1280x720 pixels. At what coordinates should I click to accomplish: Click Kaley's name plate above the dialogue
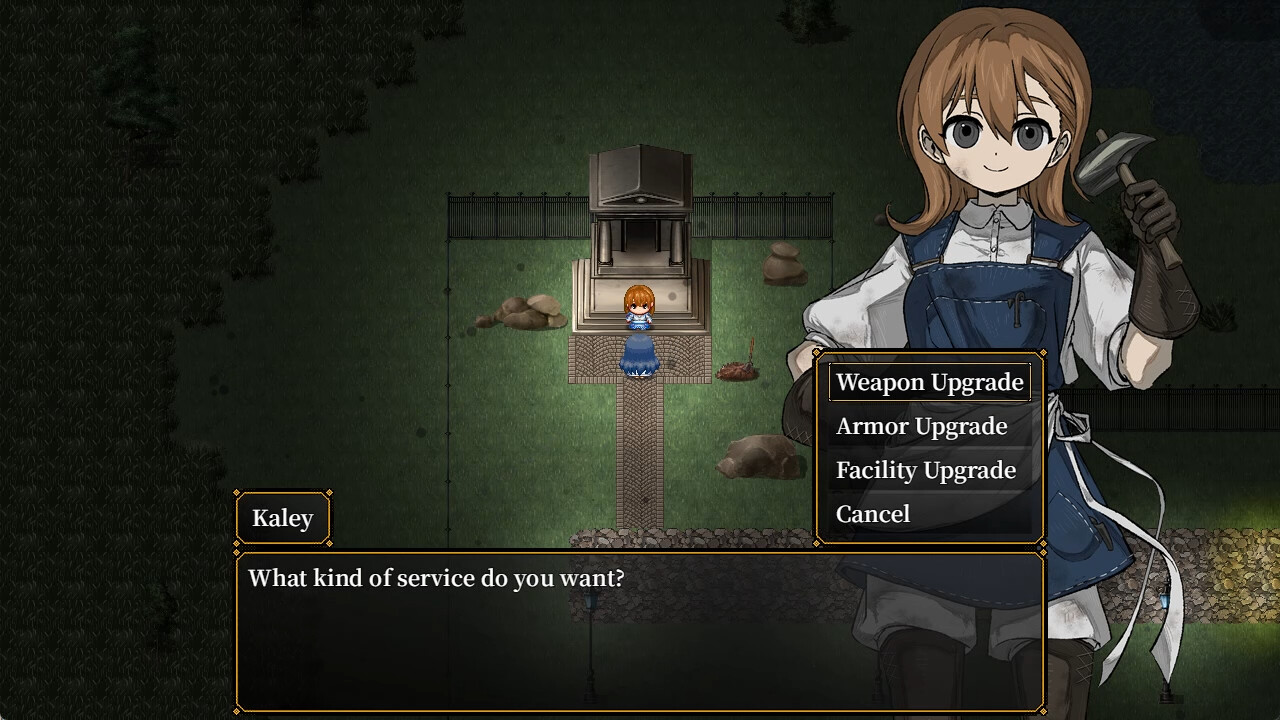[x=283, y=518]
